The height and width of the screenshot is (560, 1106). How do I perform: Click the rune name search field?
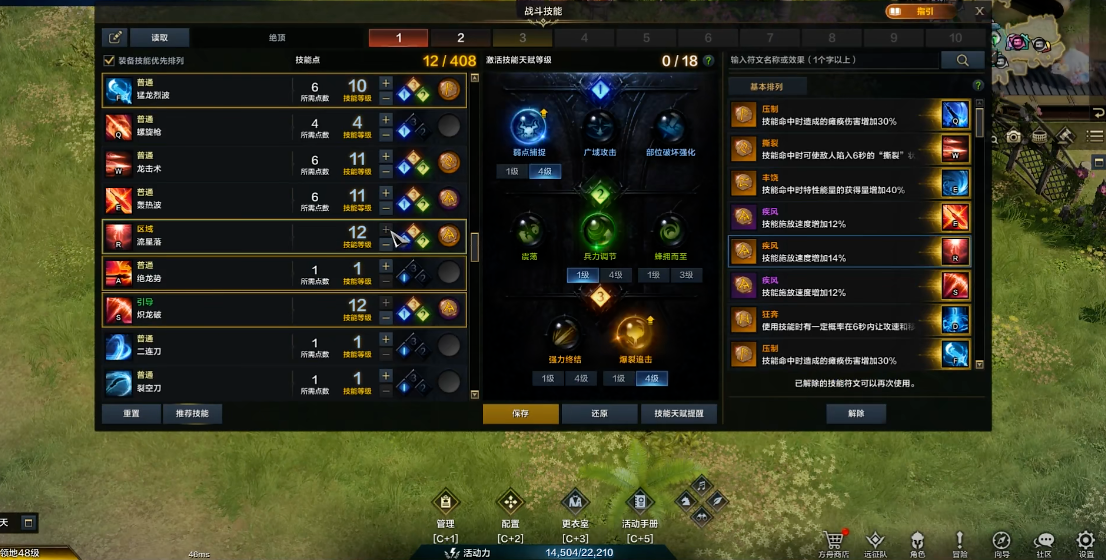(x=833, y=60)
